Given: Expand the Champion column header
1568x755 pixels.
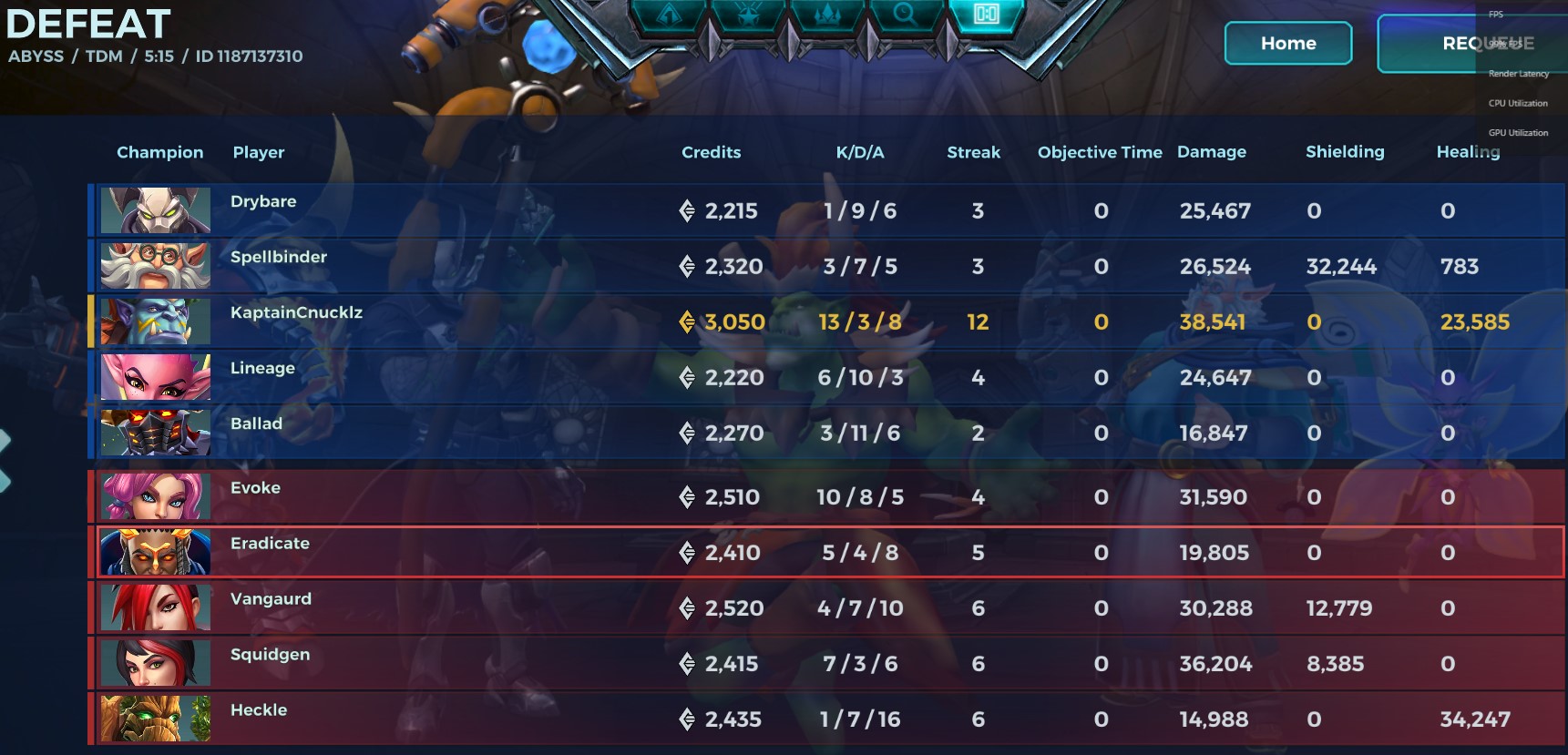Looking at the screenshot, I should point(159,152).
